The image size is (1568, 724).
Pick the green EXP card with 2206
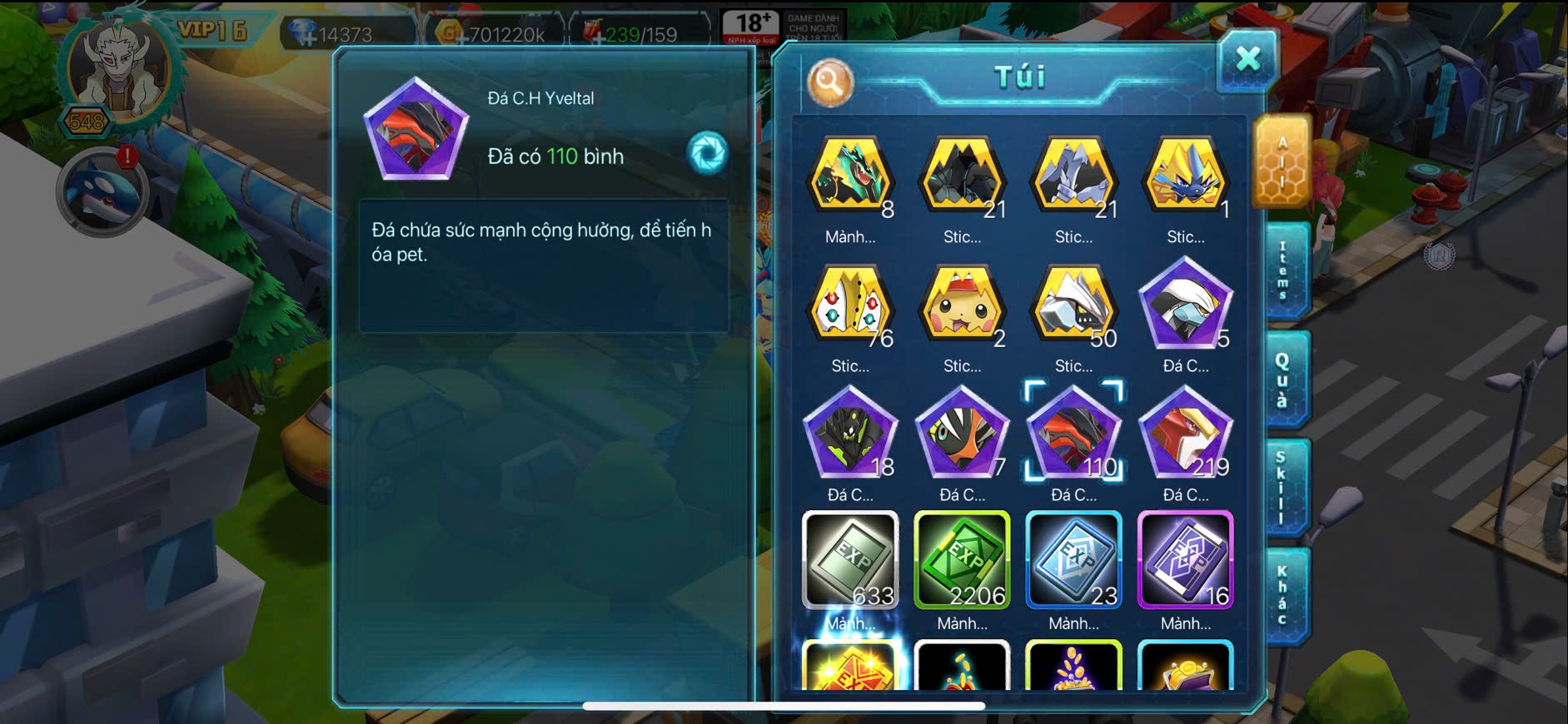pyautogui.click(x=962, y=560)
